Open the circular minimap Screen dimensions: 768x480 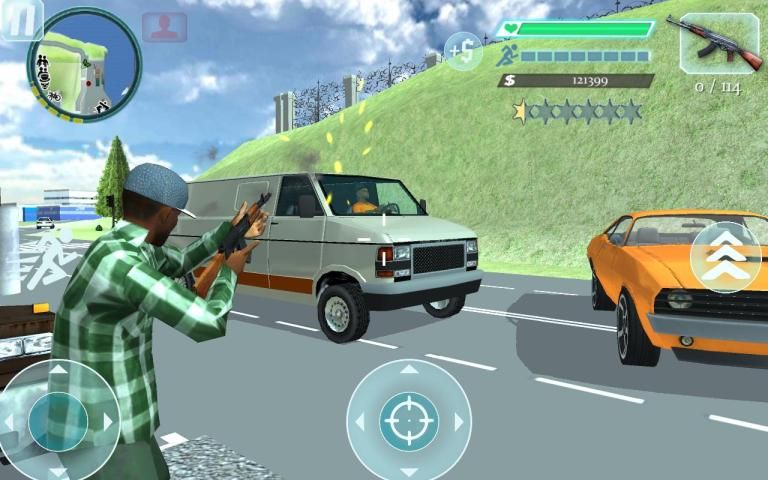point(84,65)
